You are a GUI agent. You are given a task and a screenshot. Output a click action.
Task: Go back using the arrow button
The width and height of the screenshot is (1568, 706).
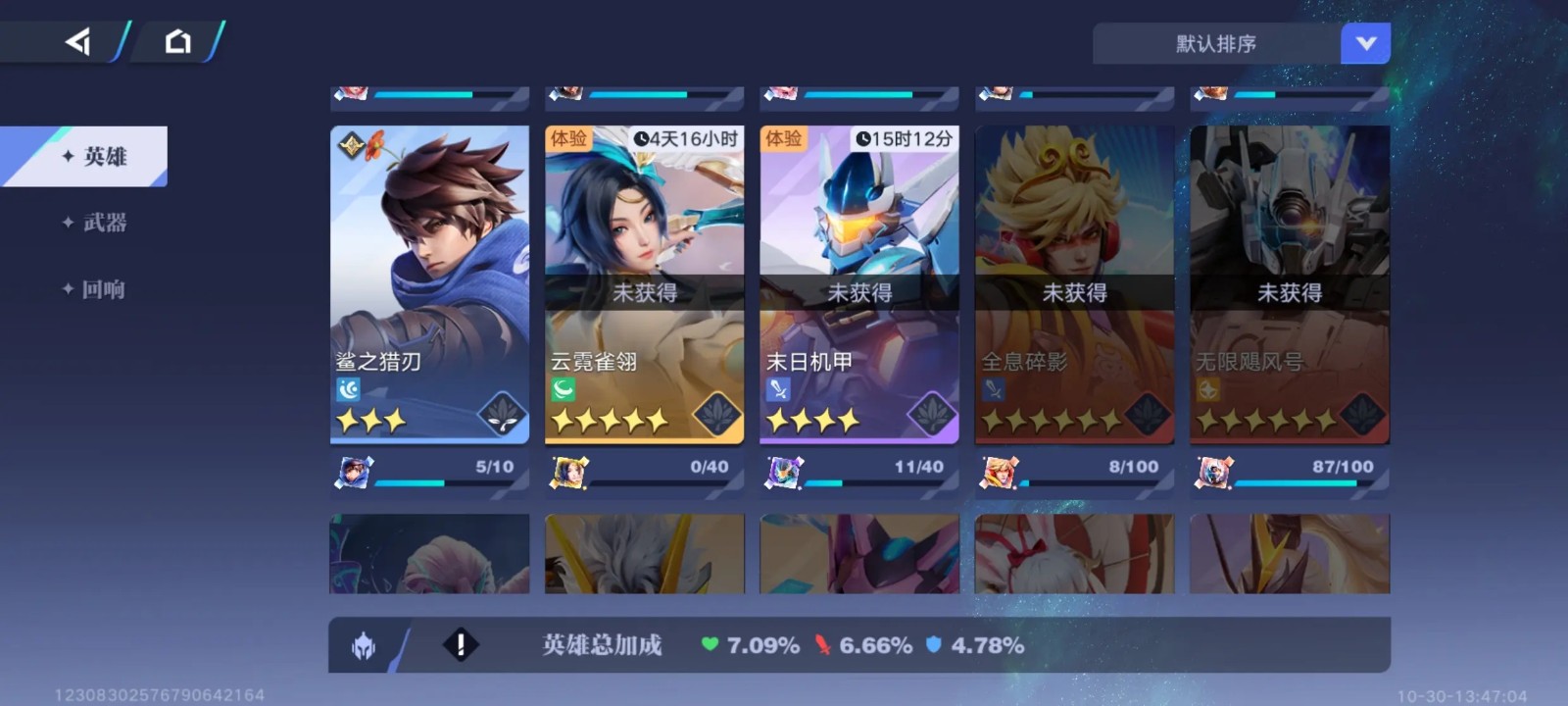point(78,41)
